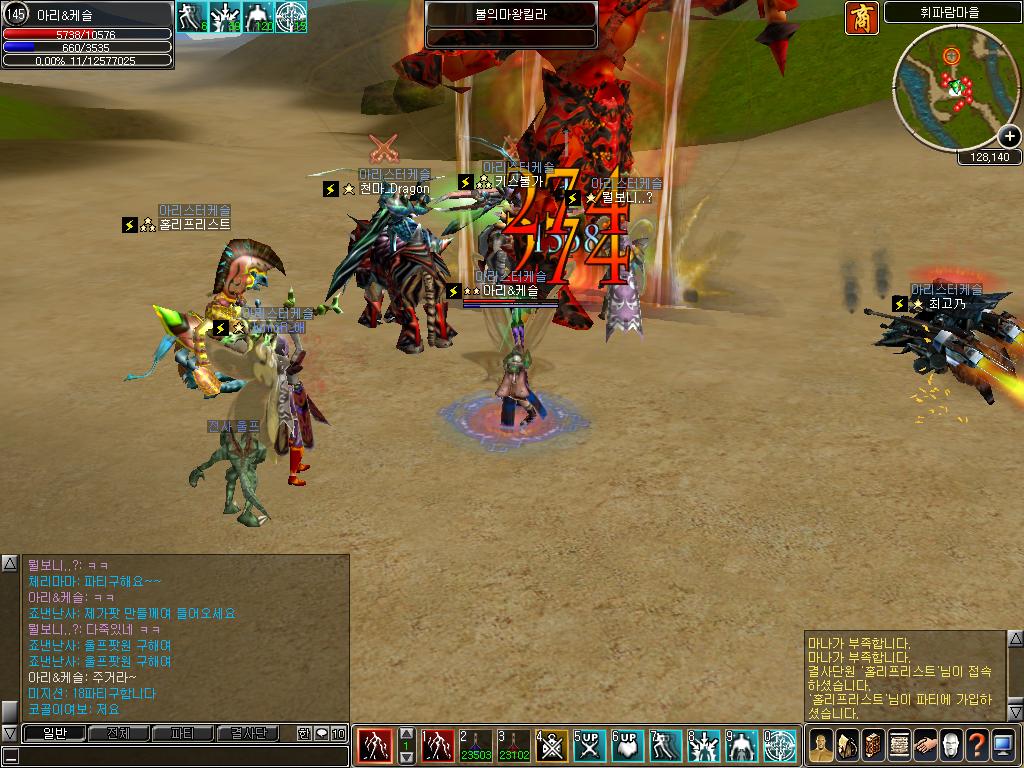Viewport: 1024px width, 768px height.
Task: Switch hotbar page with the up arrow
Action: (x=406, y=734)
